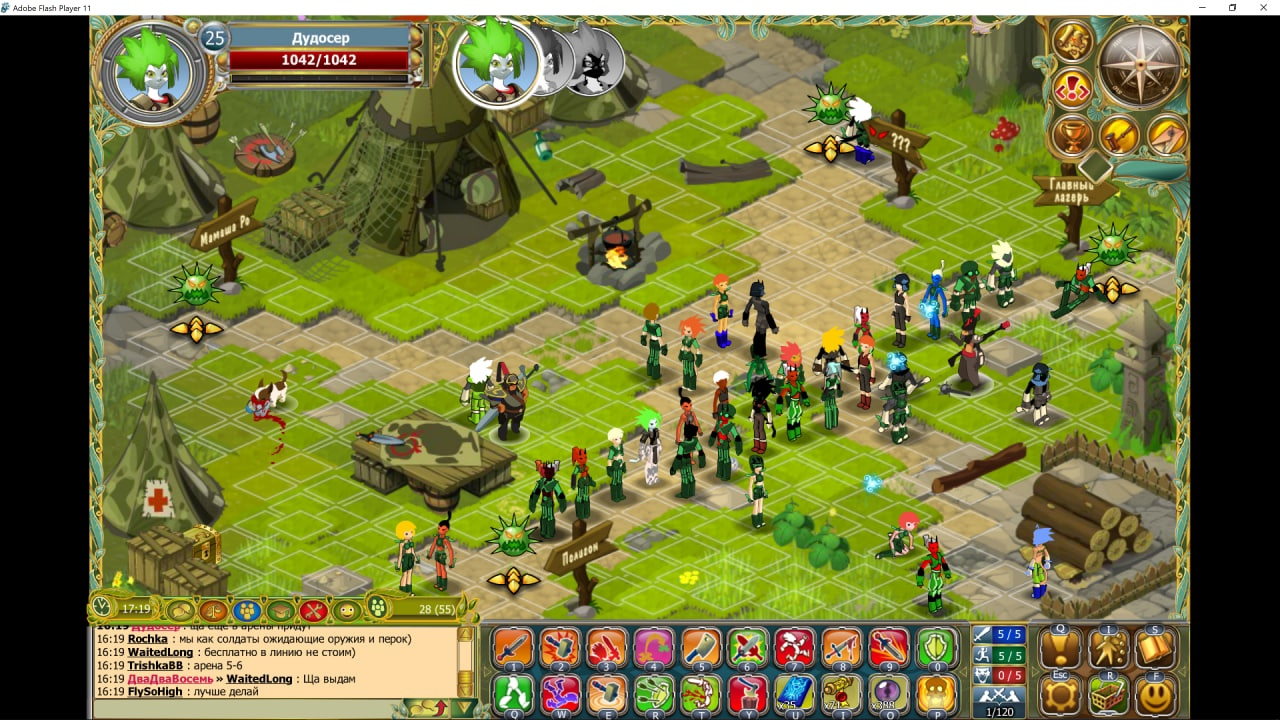Activate the sword skill in slot 1
The width and height of the screenshot is (1280, 720).
[513, 648]
